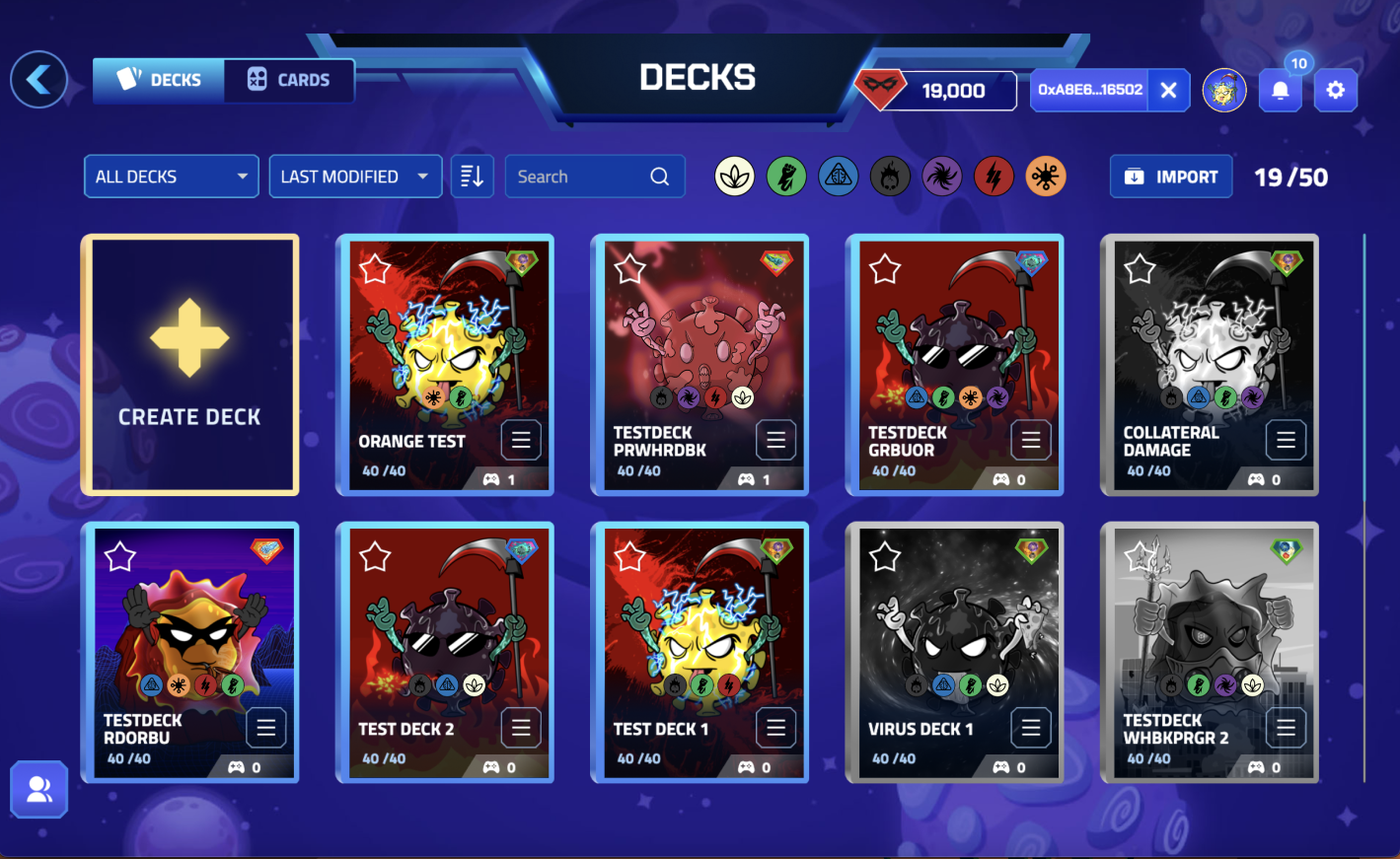Open the All Decks filter dropdown
Image resolution: width=1400 pixels, height=859 pixels.
click(171, 177)
